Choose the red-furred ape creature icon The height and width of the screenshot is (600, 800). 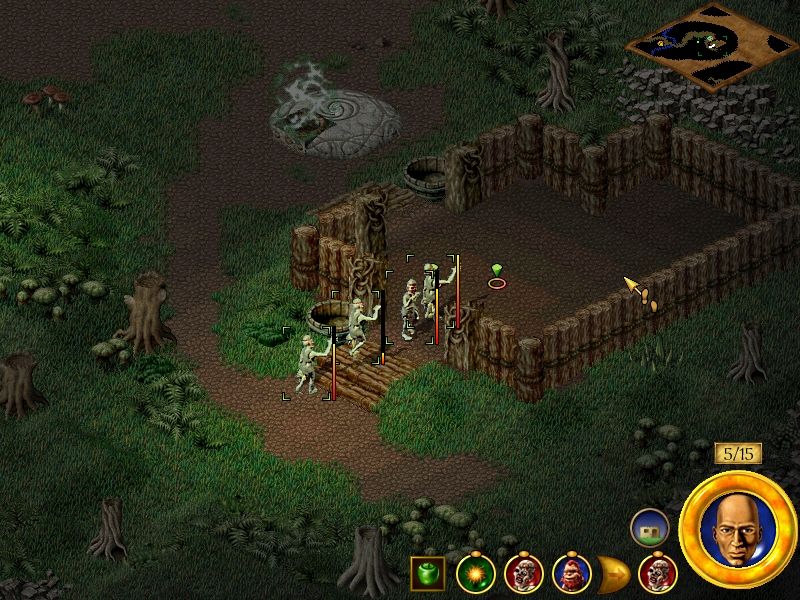coord(572,574)
